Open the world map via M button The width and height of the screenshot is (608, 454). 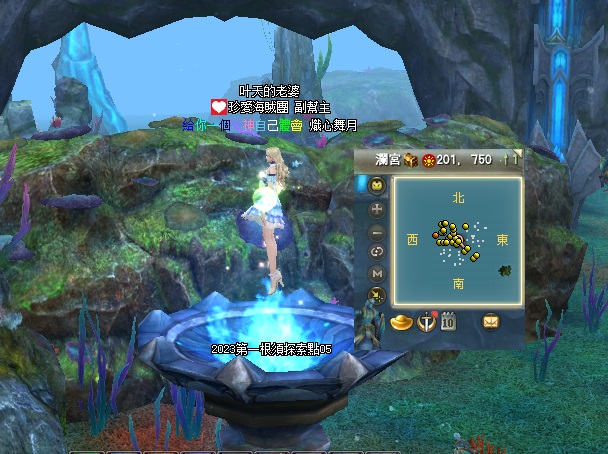click(x=376, y=273)
